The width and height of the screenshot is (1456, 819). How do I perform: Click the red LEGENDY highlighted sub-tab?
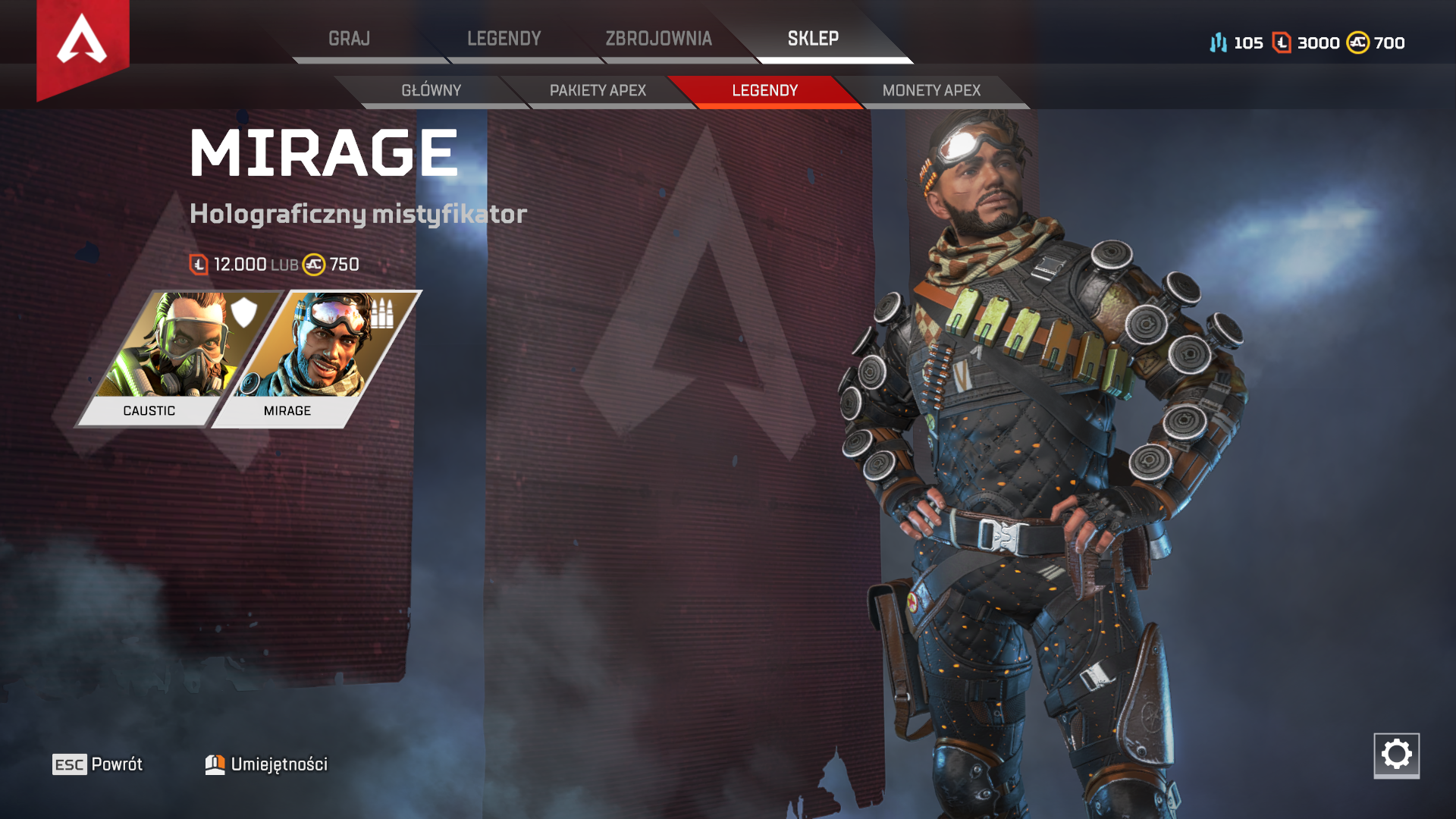764,90
